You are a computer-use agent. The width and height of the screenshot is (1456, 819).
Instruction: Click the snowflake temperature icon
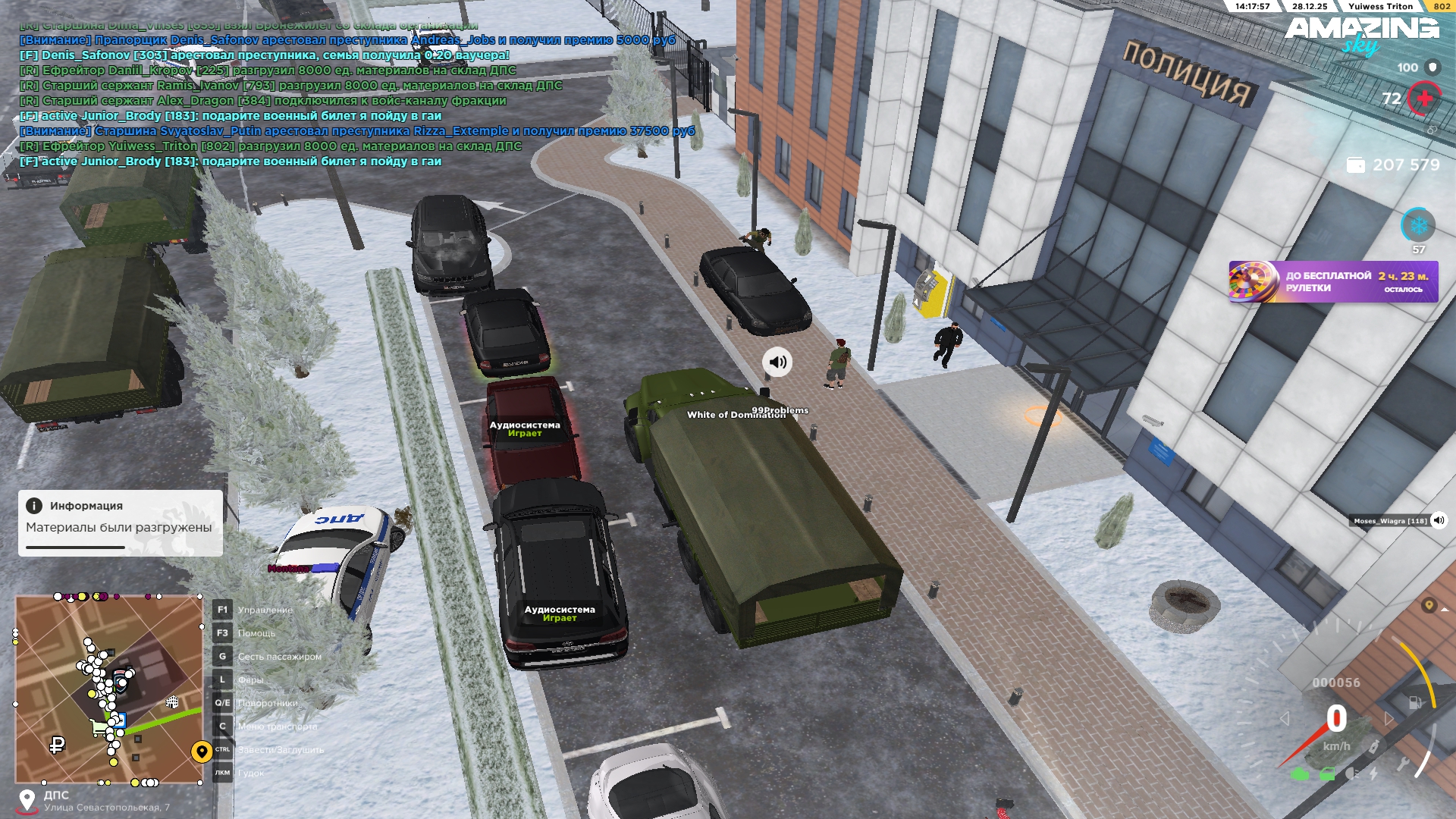(x=1418, y=225)
